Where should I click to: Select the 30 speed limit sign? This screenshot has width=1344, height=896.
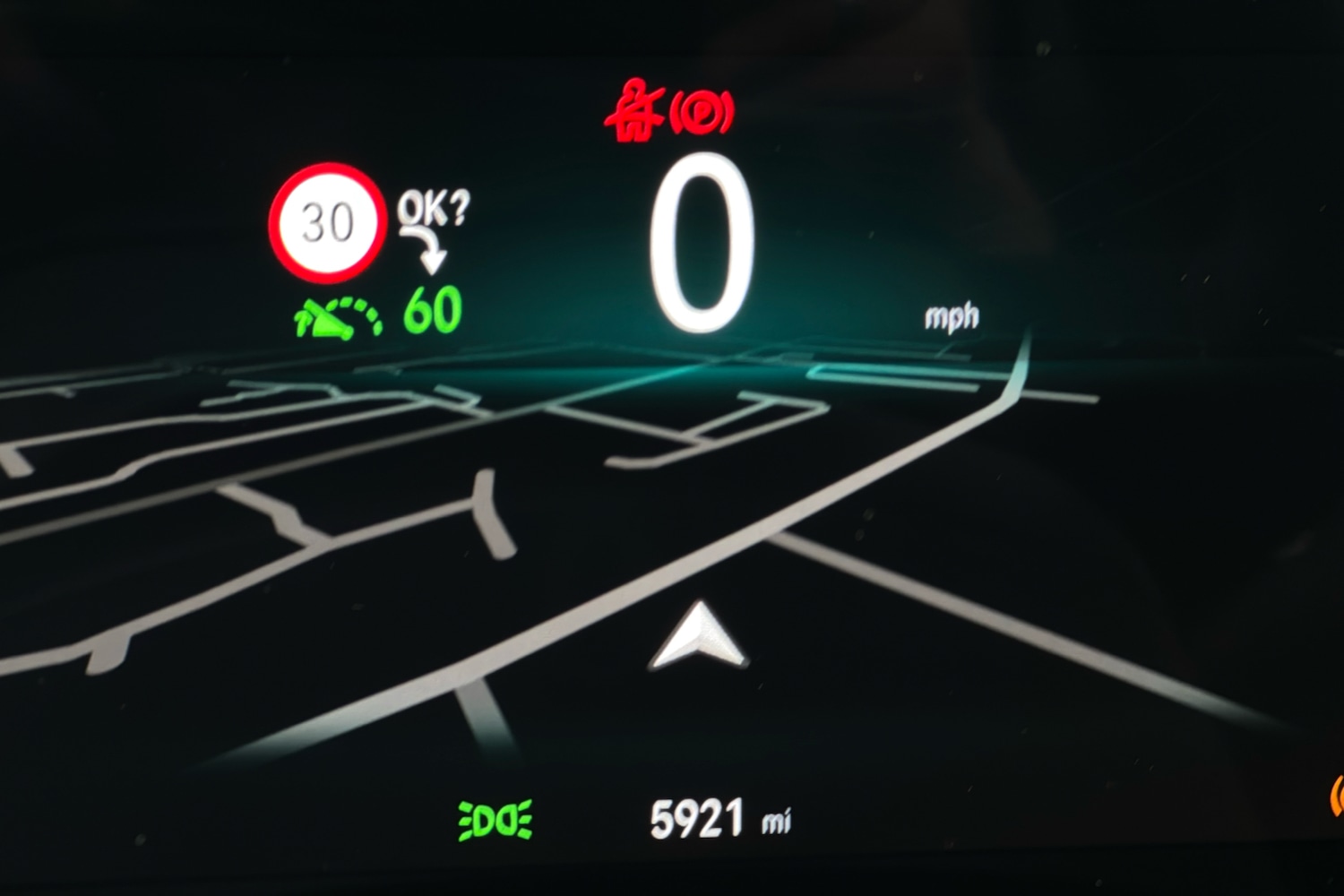coord(327,222)
